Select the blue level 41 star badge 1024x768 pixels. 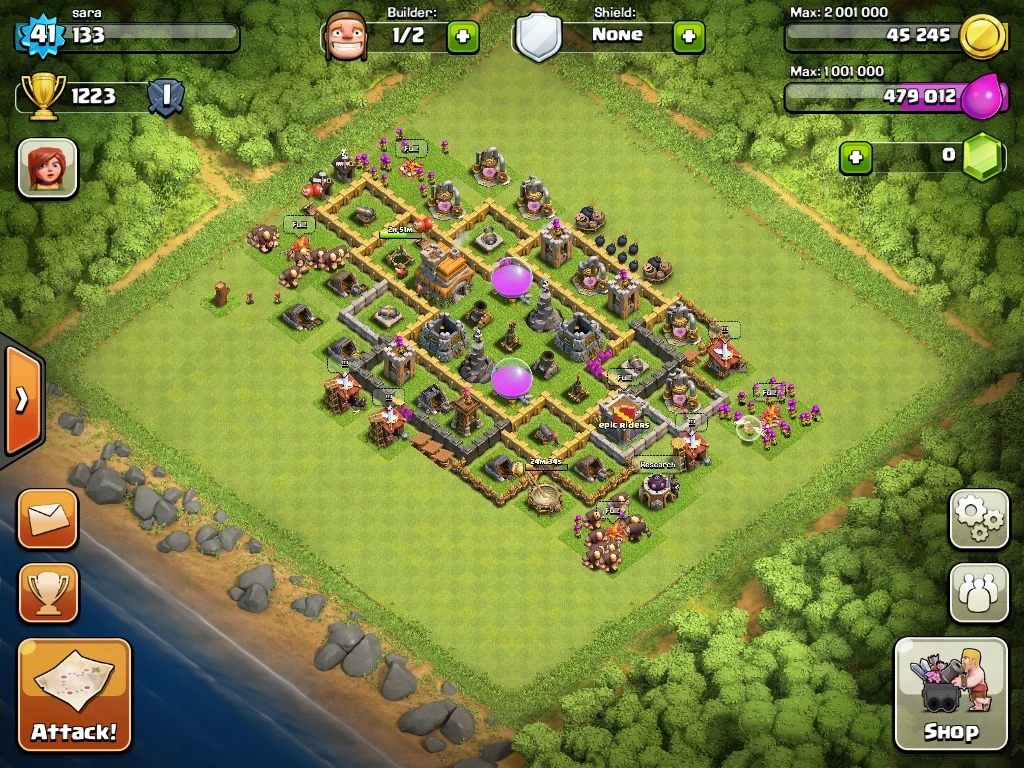pyautogui.click(x=40, y=36)
